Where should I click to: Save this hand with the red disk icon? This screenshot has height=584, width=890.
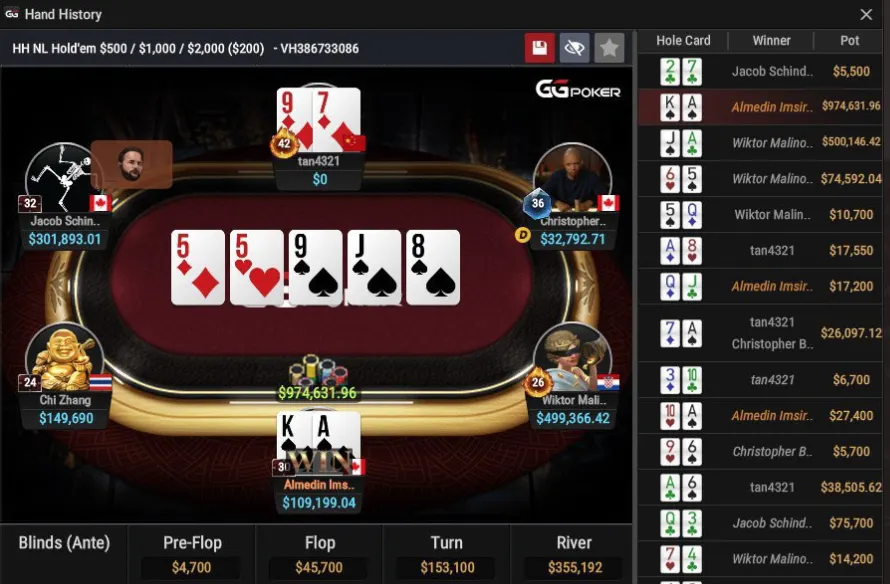540,48
